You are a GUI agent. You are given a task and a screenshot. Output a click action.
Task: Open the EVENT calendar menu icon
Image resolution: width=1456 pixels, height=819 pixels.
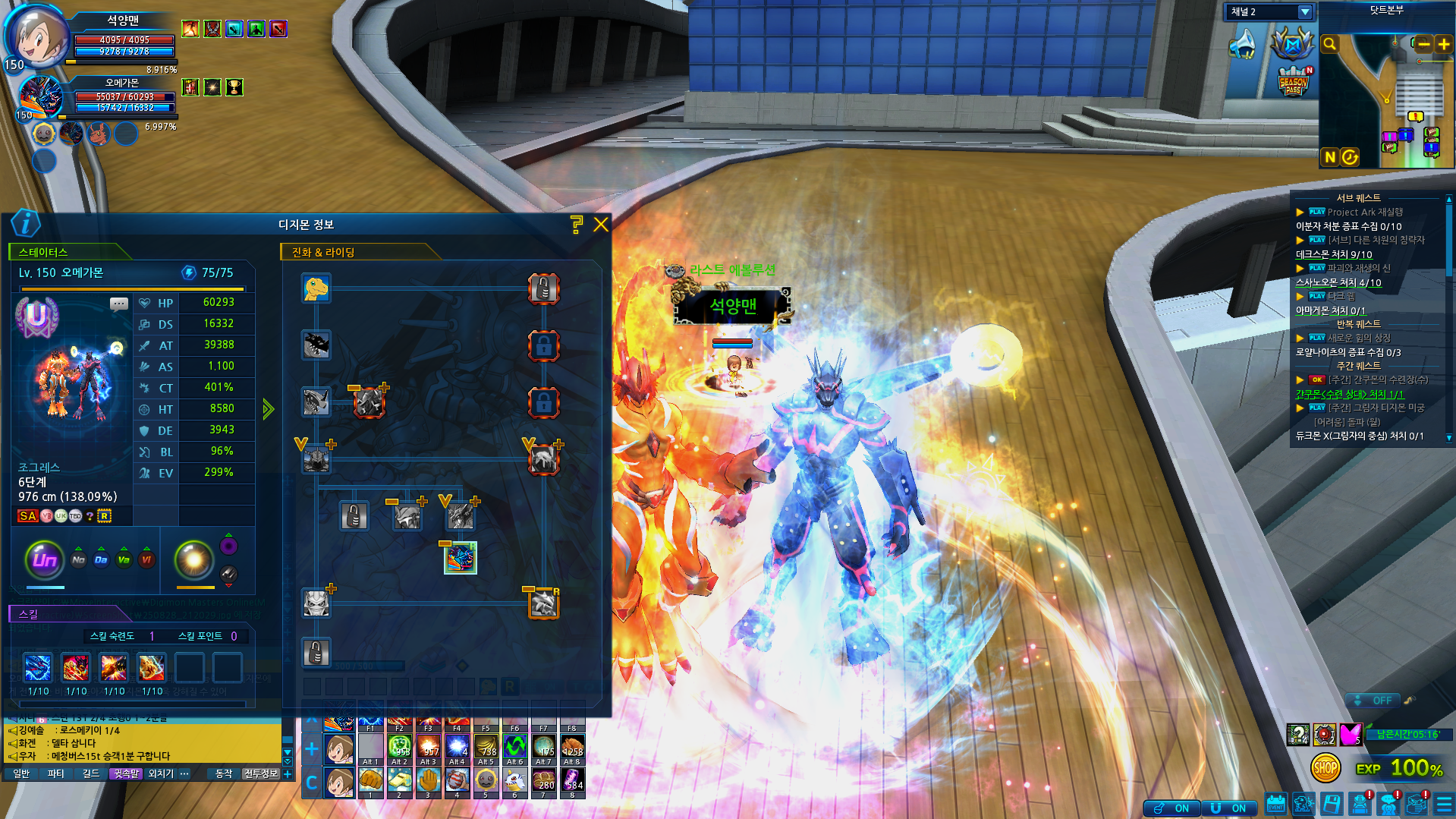(1275, 804)
